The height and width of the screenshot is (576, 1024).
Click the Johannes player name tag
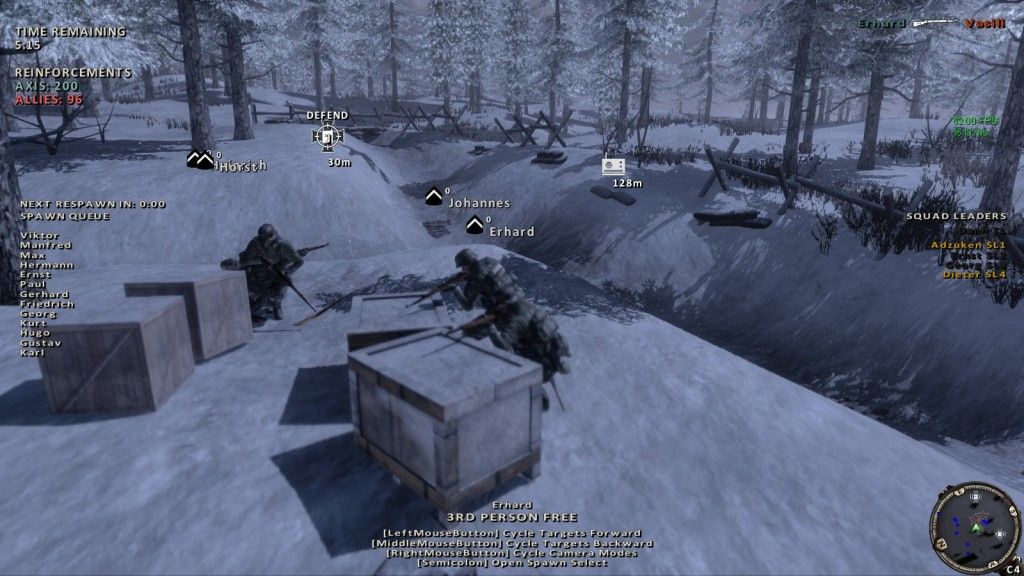478,203
